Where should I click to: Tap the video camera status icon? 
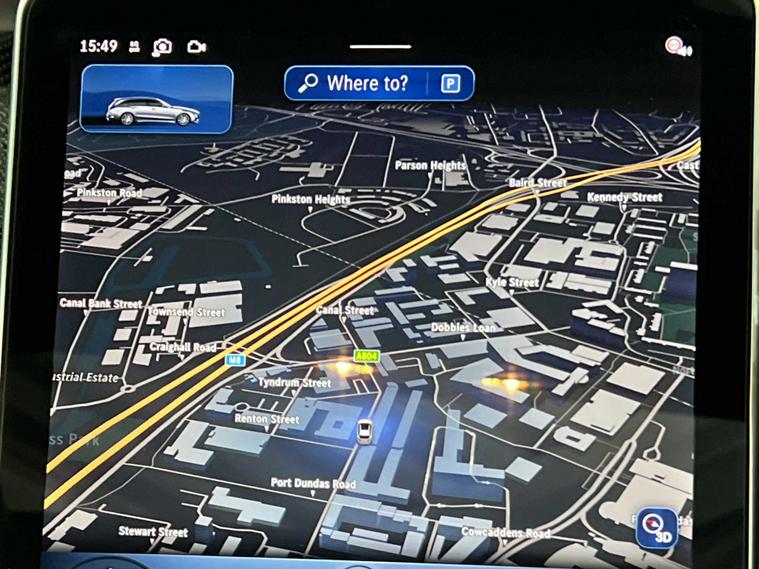(x=196, y=47)
